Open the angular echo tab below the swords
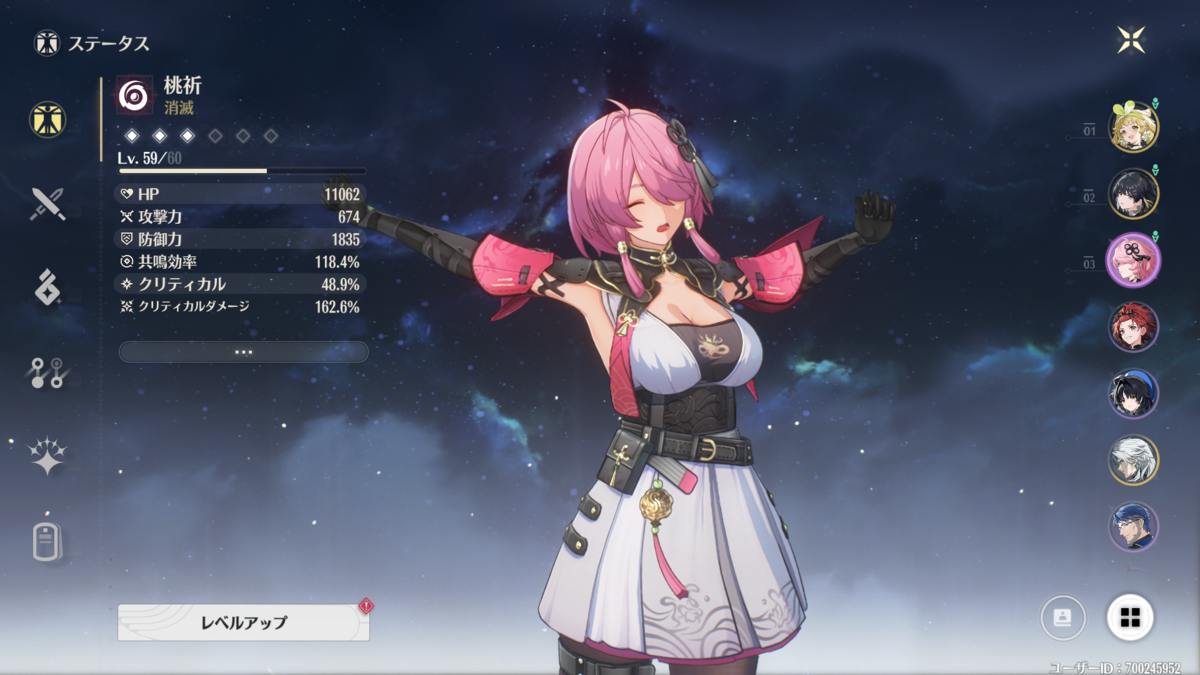The width and height of the screenshot is (1200, 675). tap(47, 288)
